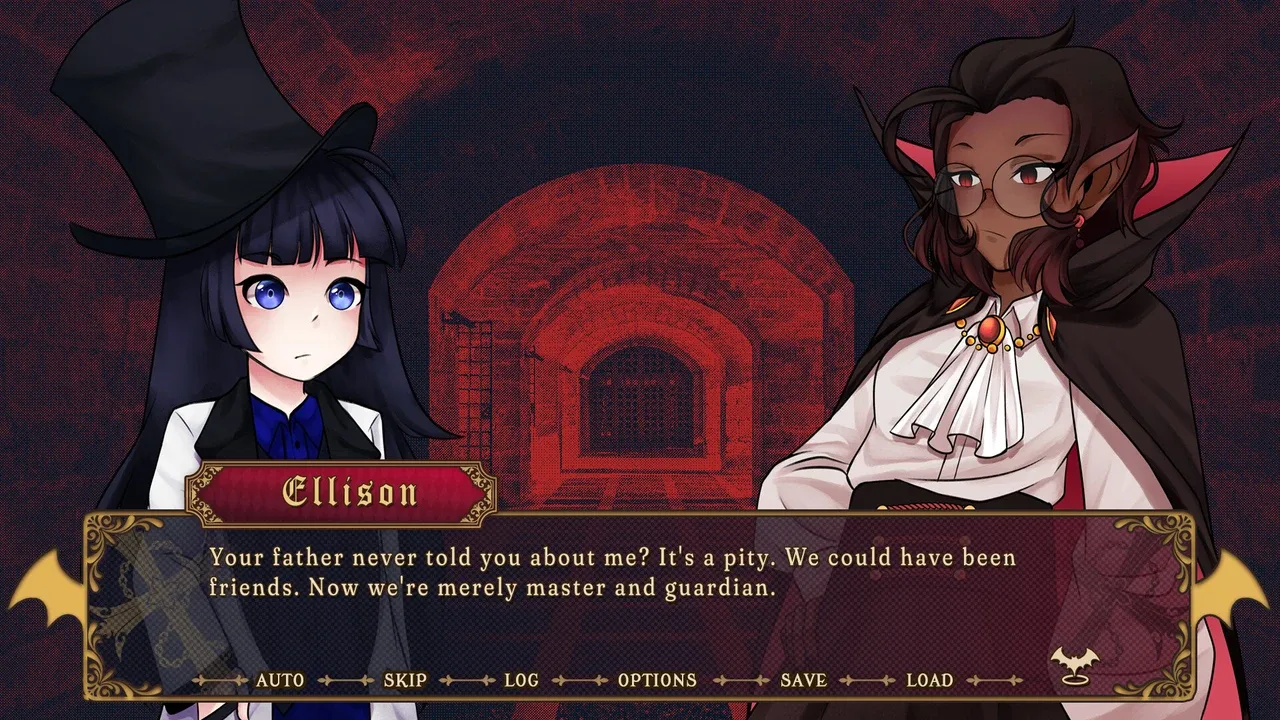Load a saved game

pyautogui.click(x=929, y=680)
